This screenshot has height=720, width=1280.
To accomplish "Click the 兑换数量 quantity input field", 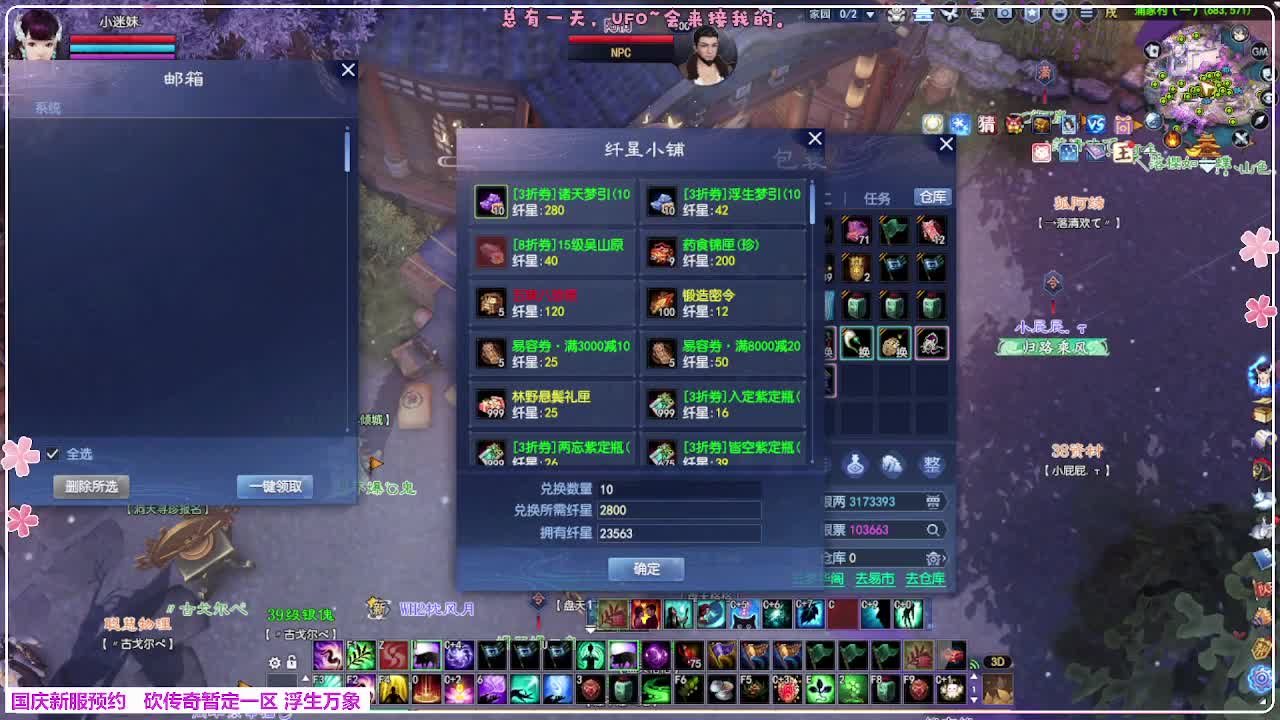I will (x=680, y=491).
